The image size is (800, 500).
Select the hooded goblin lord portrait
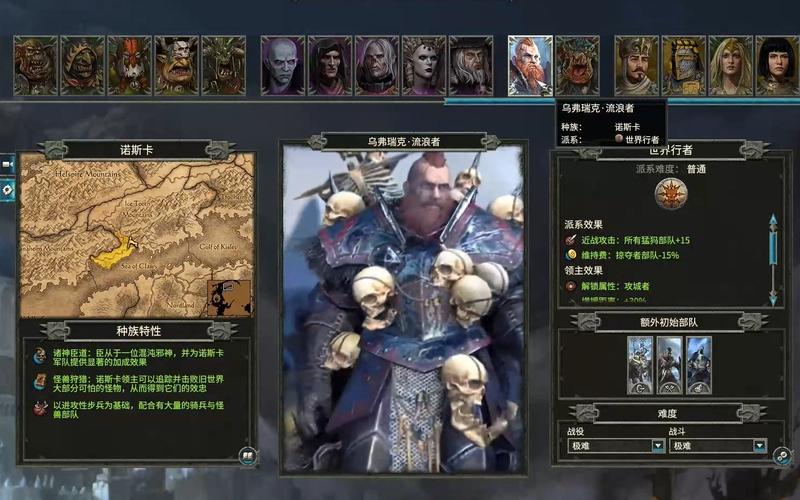[82, 66]
